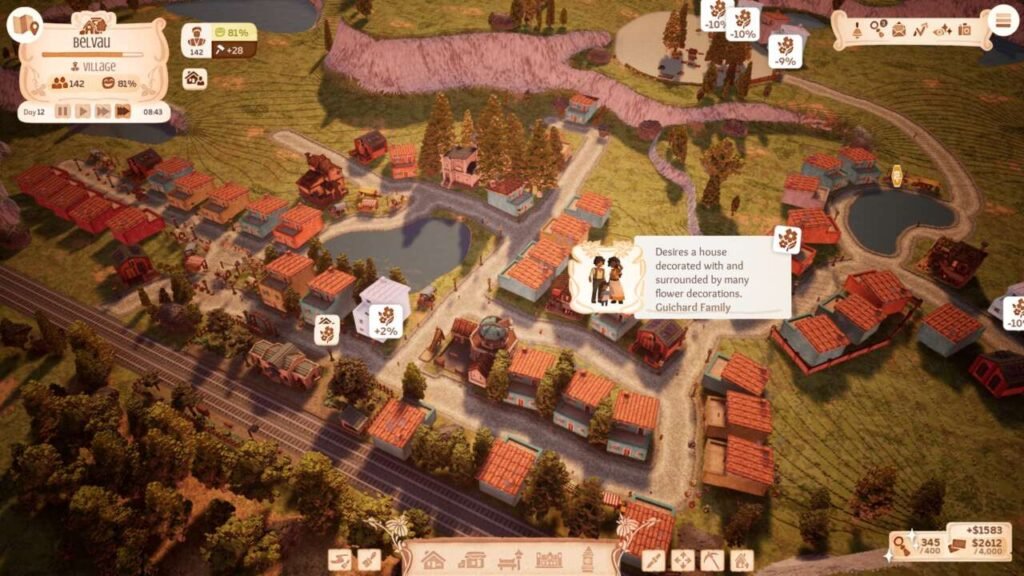This screenshot has height=576, width=1024.
Task: Open the hamburger main menu
Action: [x=1001, y=20]
